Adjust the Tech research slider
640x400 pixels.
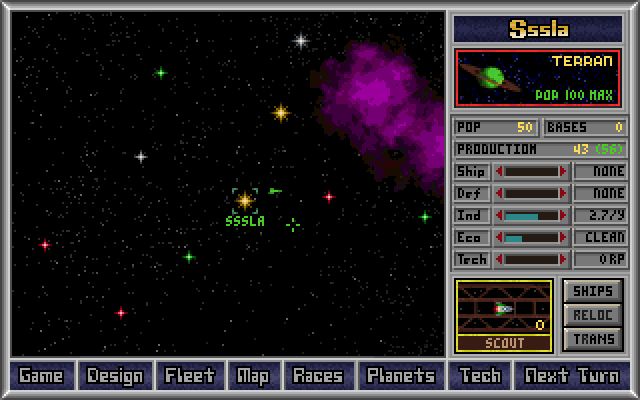[x=531, y=259]
